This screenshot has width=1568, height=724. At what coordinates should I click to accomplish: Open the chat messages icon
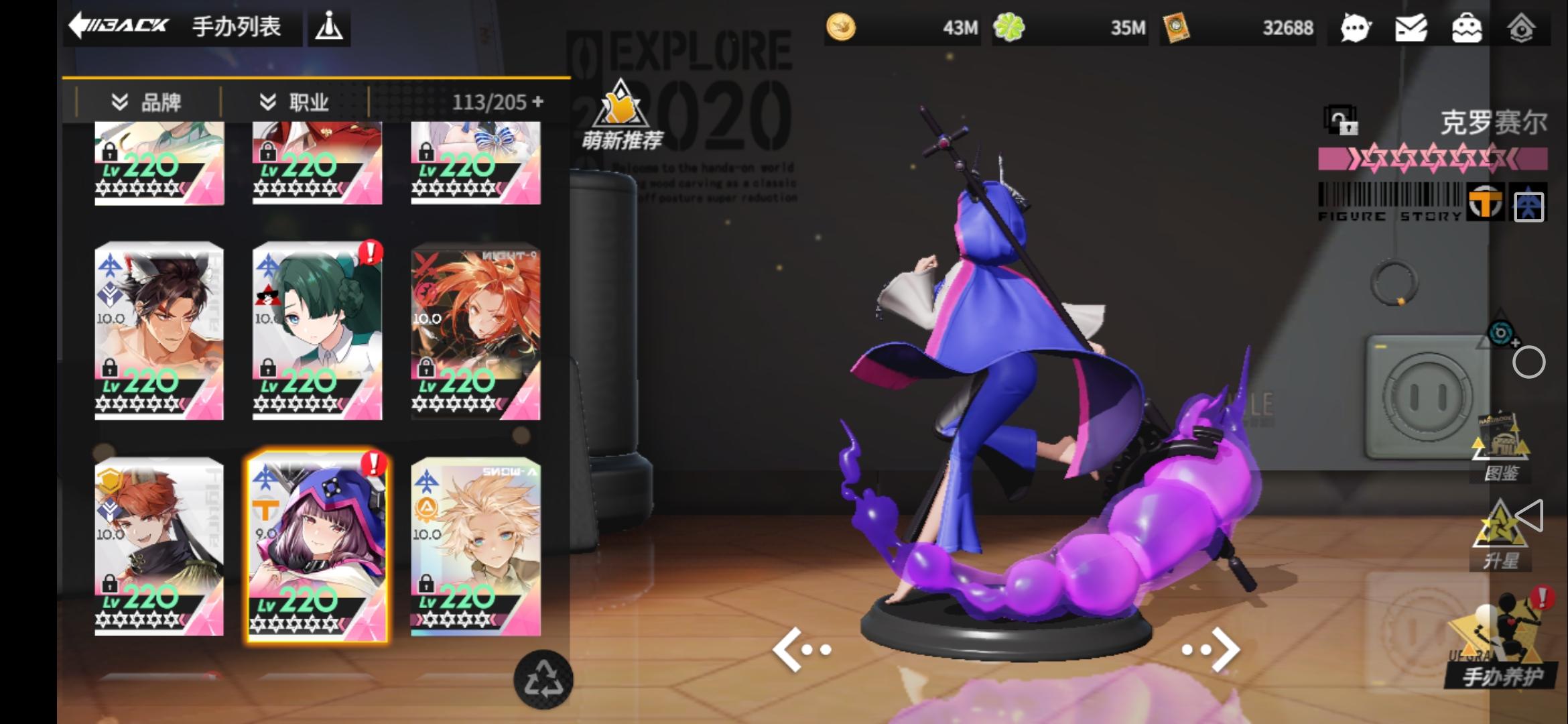pos(1354,28)
